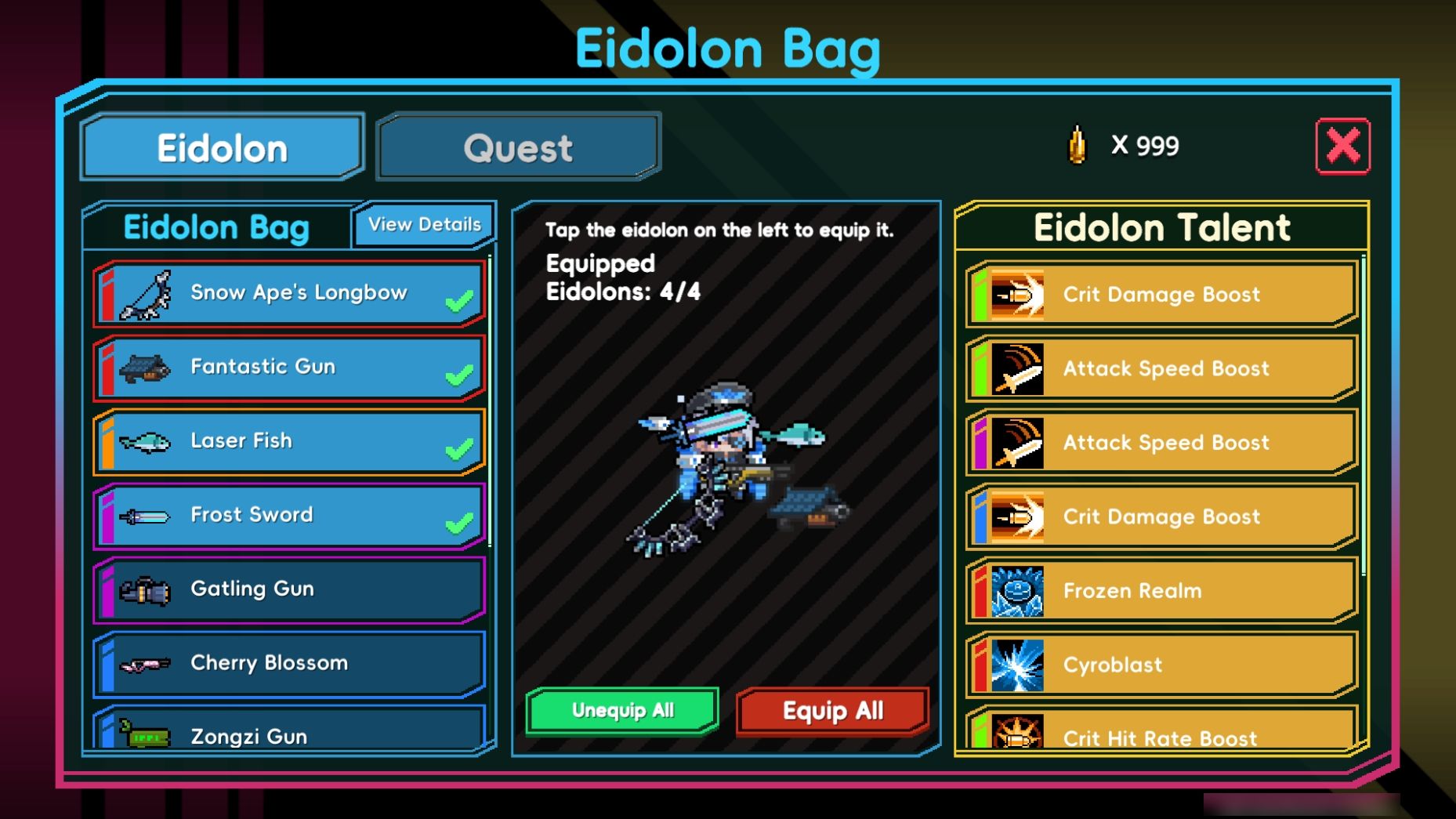Equip the Gatling Gun eidolon

tap(289, 589)
